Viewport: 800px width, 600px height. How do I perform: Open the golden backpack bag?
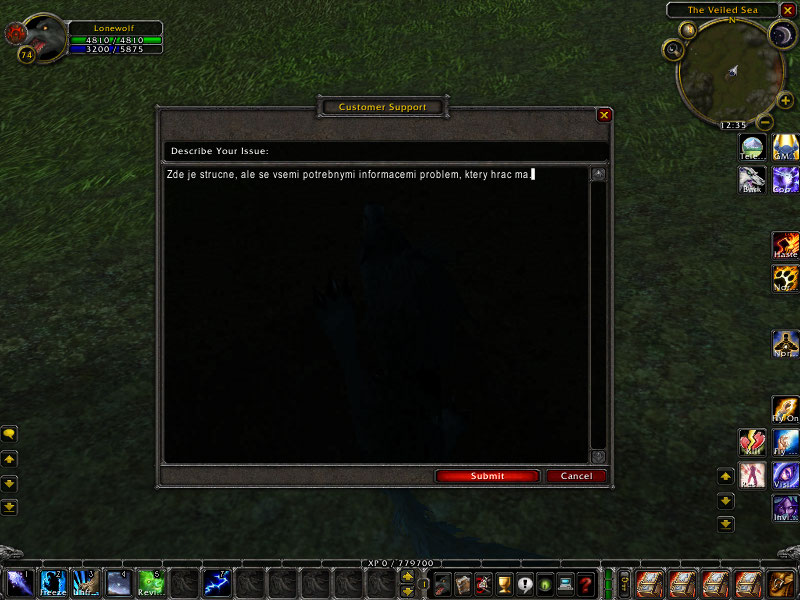click(781, 583)
